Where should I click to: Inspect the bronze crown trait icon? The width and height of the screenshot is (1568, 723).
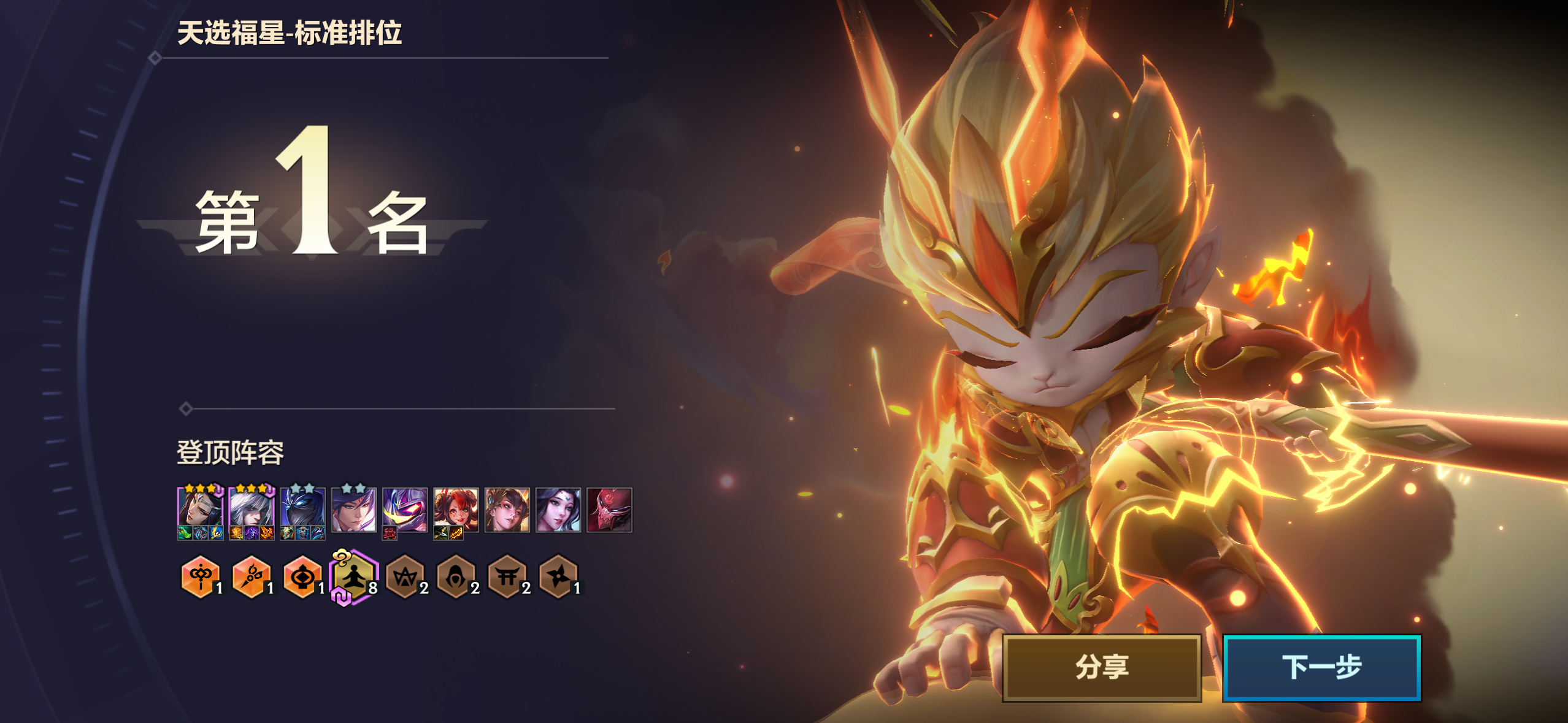coord(405,576)
